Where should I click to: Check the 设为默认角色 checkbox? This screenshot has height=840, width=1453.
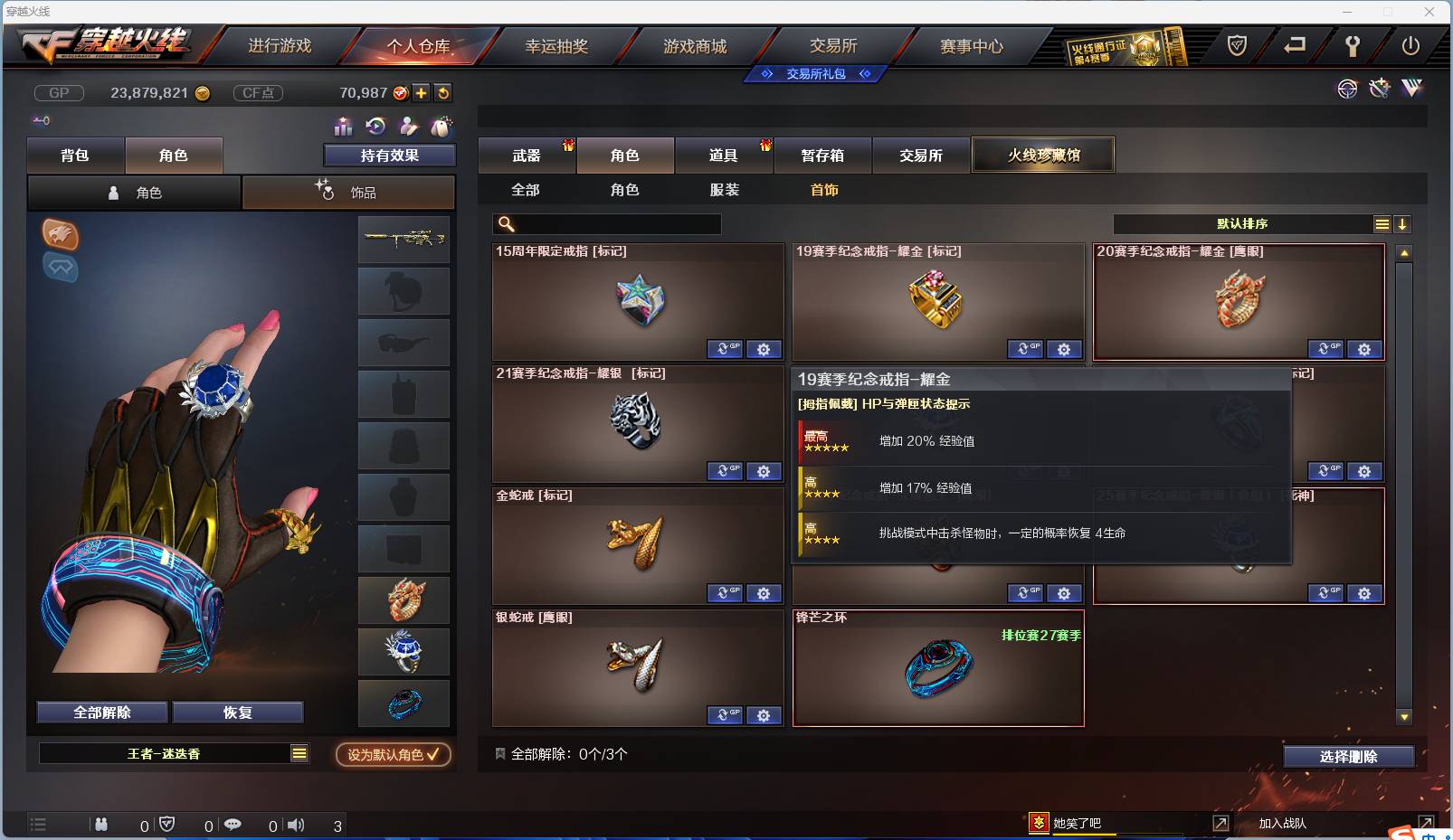point(432,756)
